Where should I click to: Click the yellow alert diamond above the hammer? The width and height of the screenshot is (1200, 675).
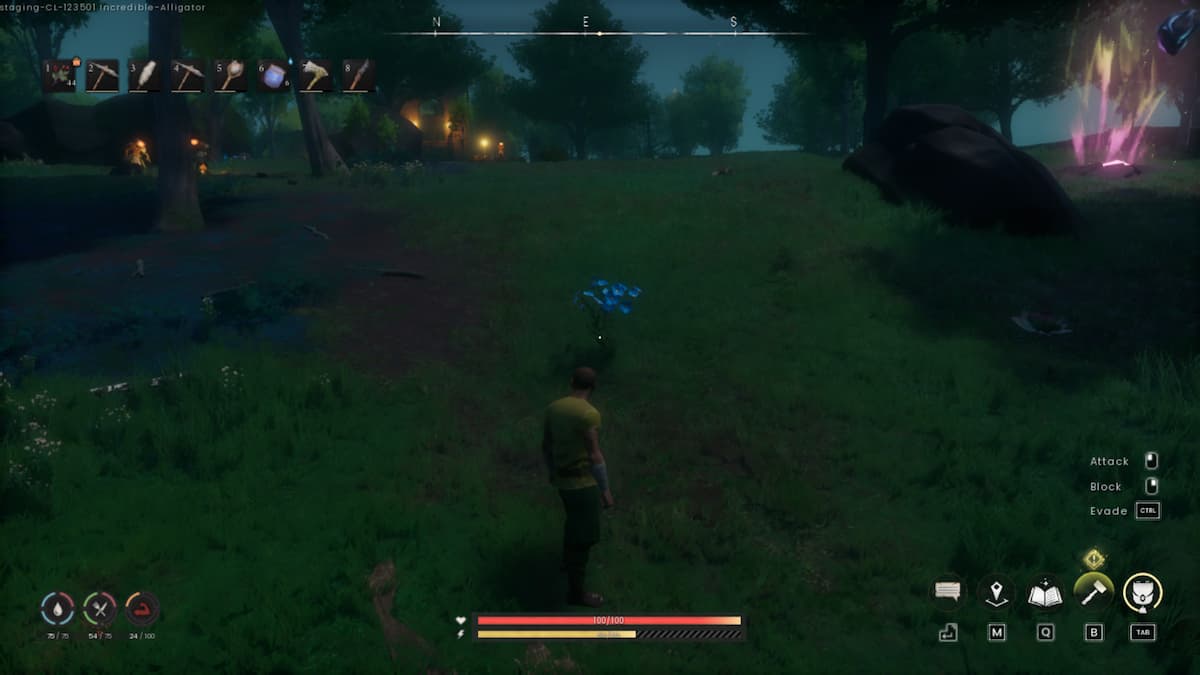point(1094,558)
